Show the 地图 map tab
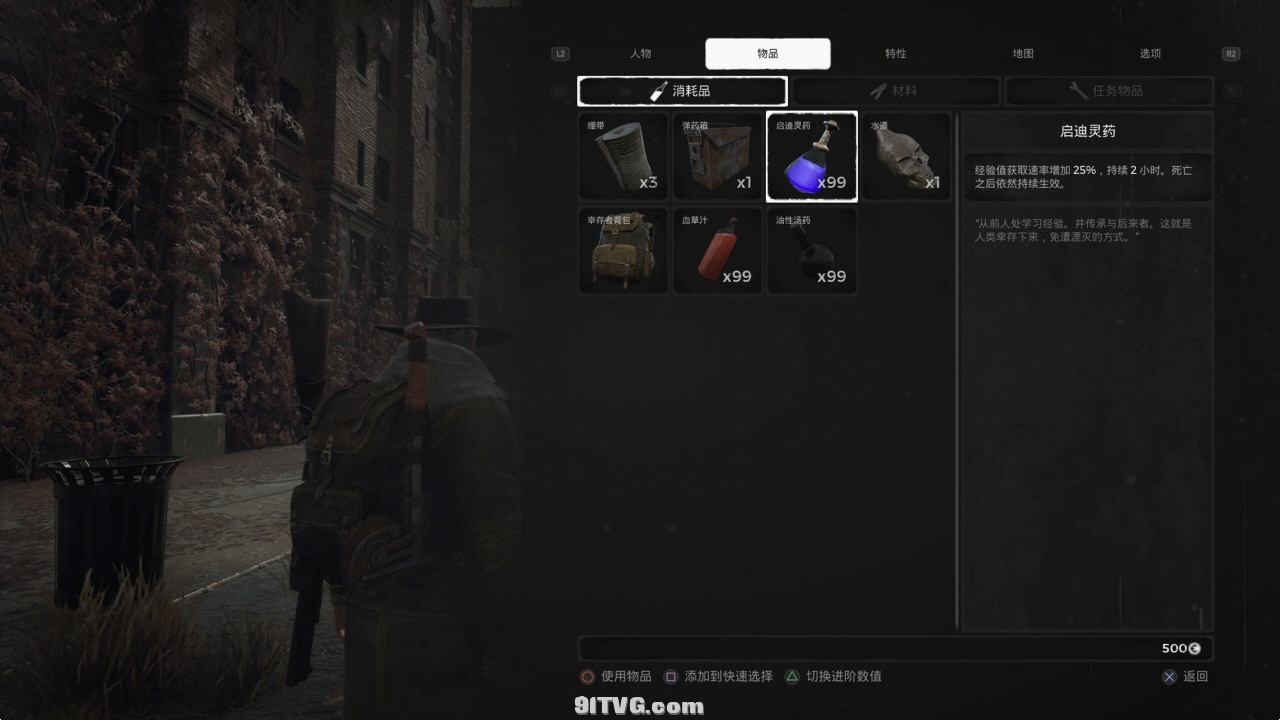 coord(1023,54)
